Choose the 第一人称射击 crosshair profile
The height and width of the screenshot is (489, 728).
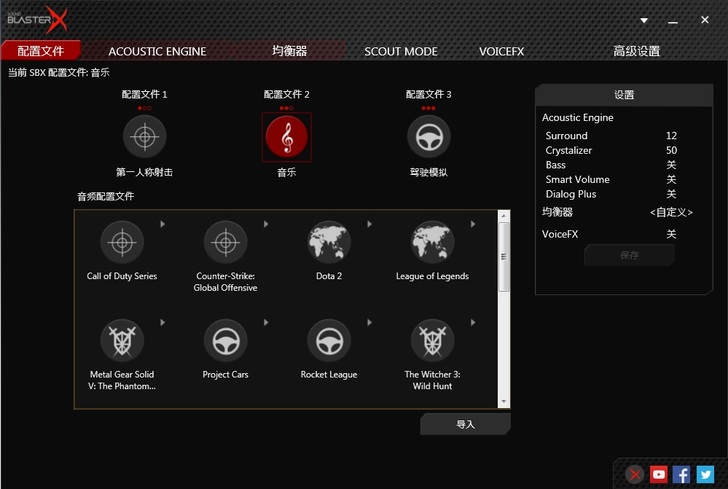coord(144,136)
